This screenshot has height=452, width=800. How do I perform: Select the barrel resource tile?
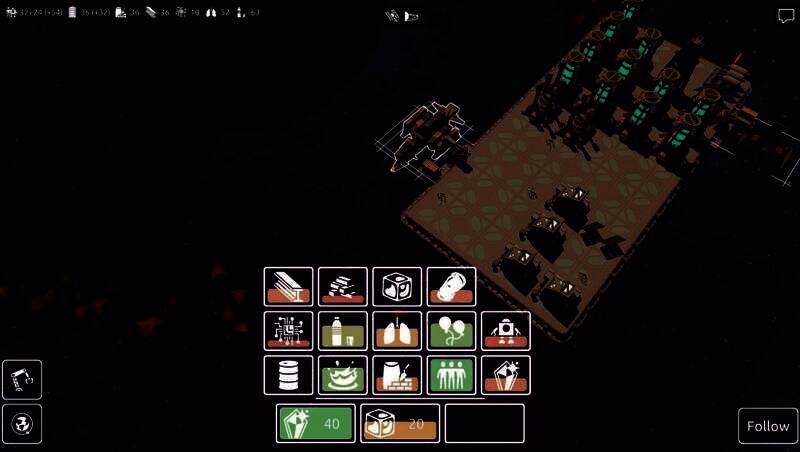(x=289, y=375)
